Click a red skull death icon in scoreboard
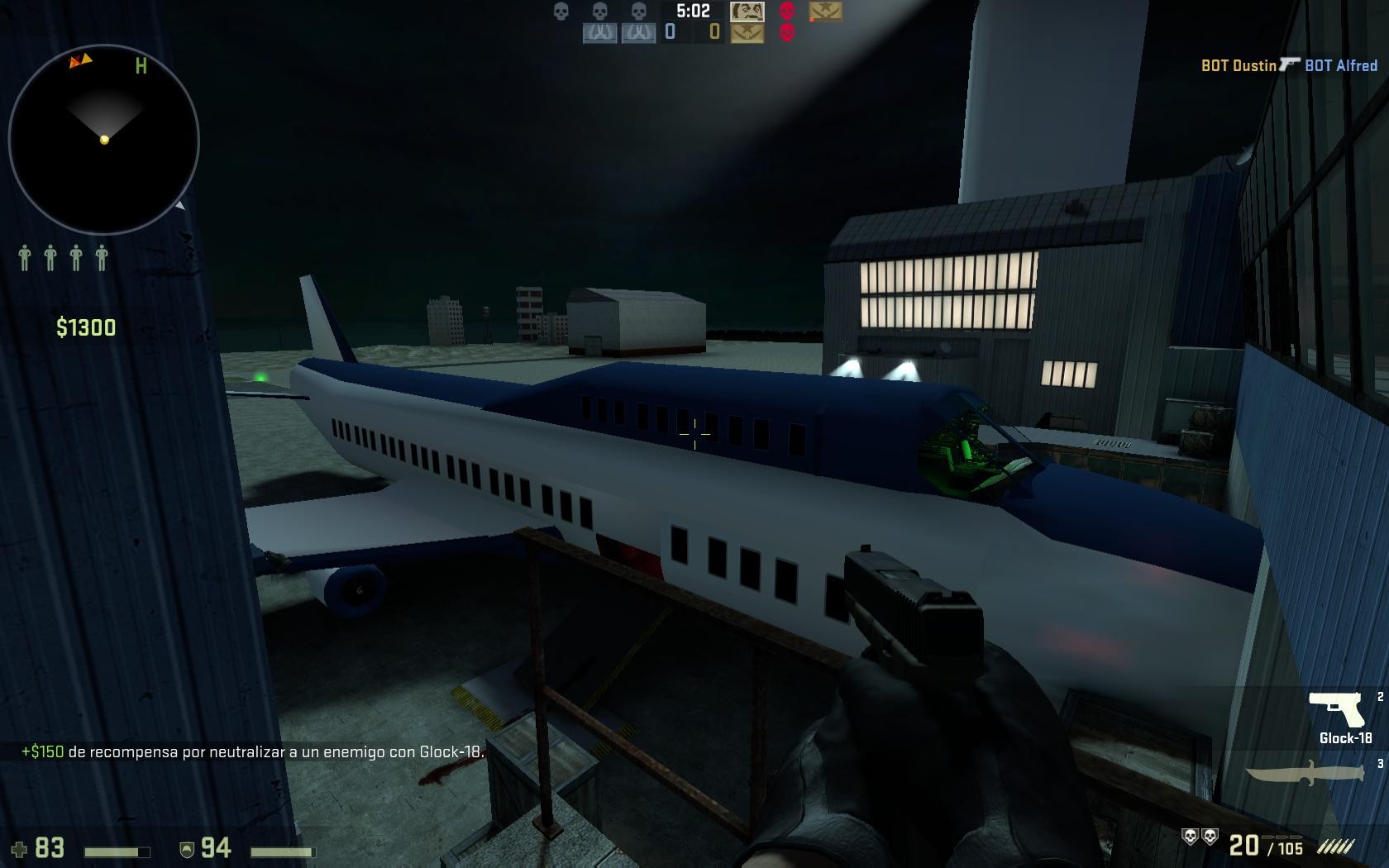Screen dimensions: 1389x868 click(786, 12)
